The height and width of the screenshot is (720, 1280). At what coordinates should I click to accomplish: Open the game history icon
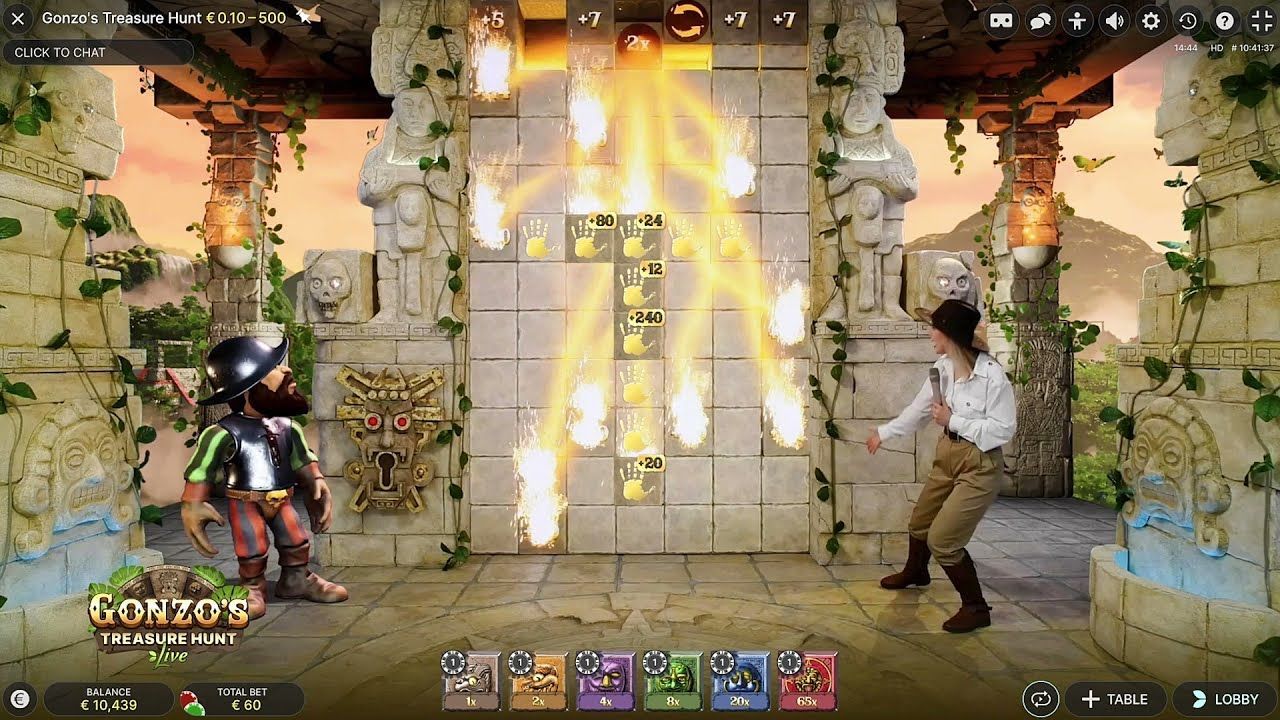(1187, 19)
